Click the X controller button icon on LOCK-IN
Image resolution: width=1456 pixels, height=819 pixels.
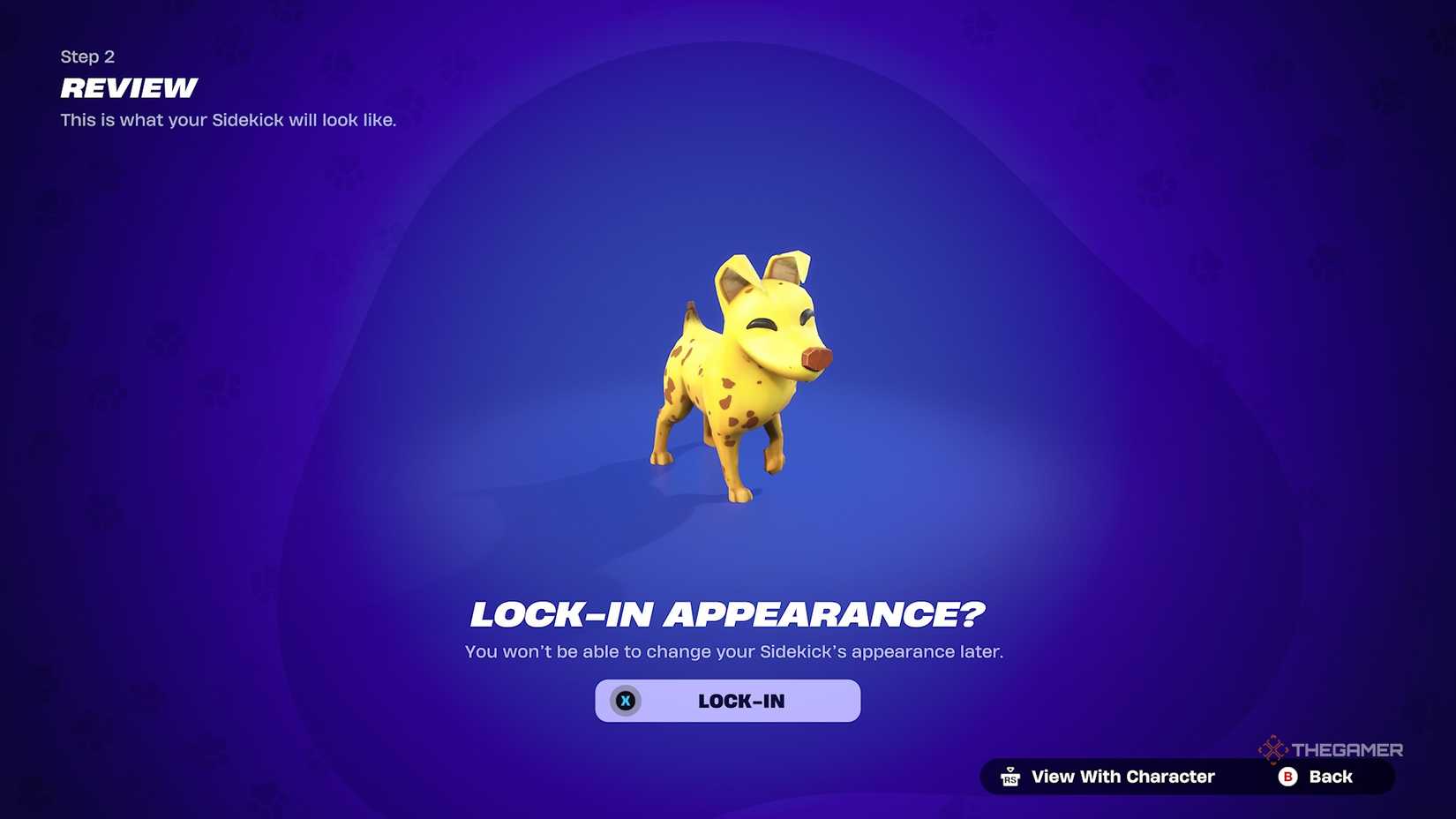pyautogui.click(x=626, y=701)
